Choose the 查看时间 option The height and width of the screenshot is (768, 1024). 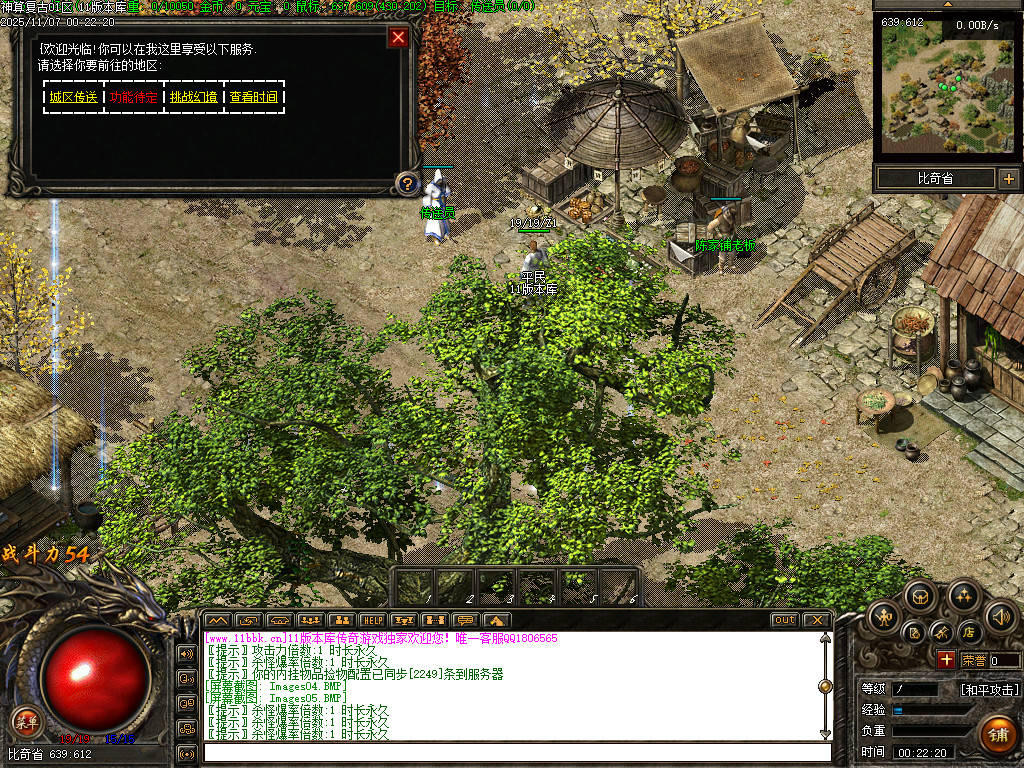[254, 97]
